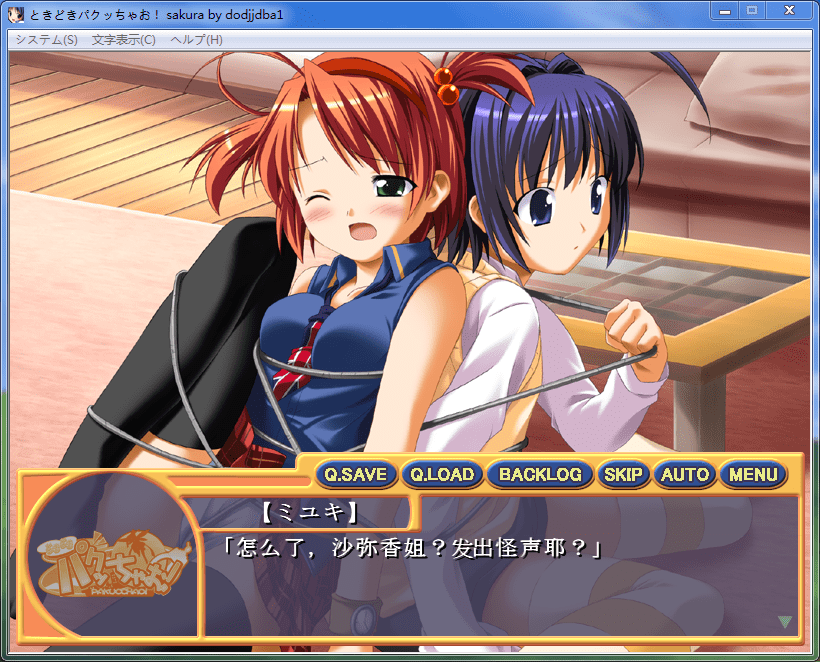820x662 pixels.
Task: Open the 文字表示(C) menu
Action: [x=124, y=40]
